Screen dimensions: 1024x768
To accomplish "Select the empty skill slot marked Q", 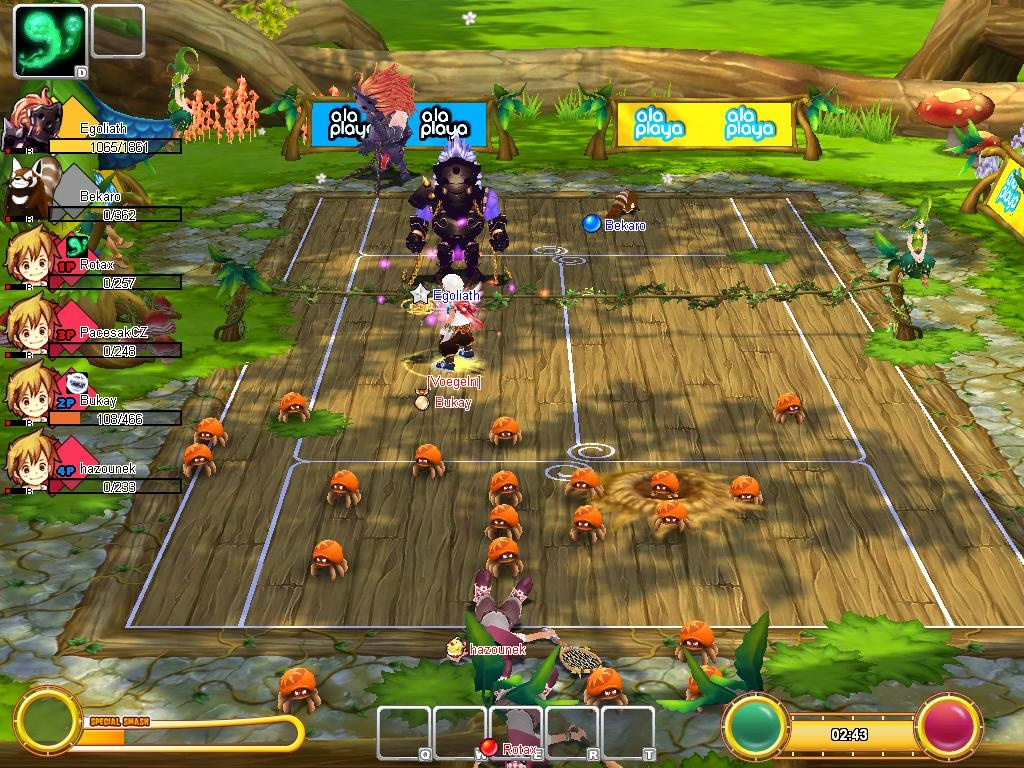I will 404,733.
